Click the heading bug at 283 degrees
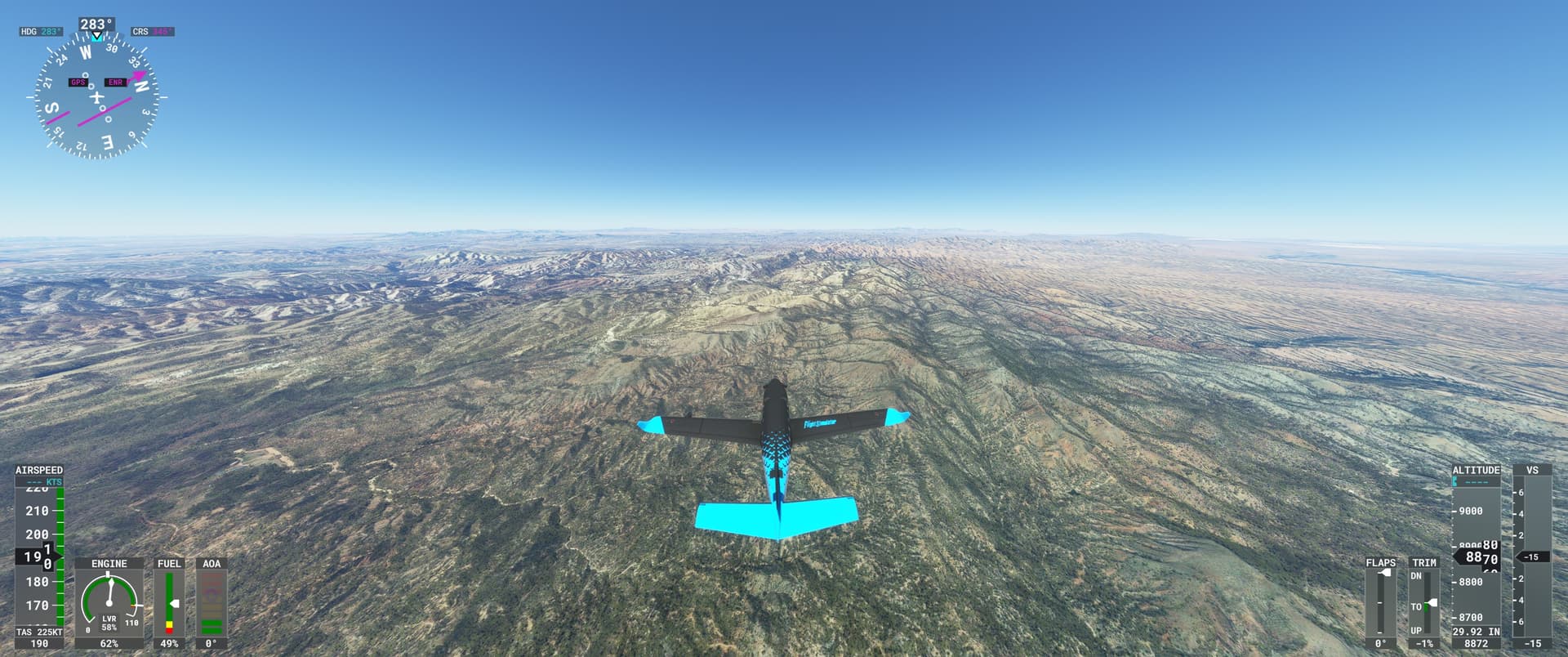This screenshot has height=657, width=1568. click(x=96, y=36)
